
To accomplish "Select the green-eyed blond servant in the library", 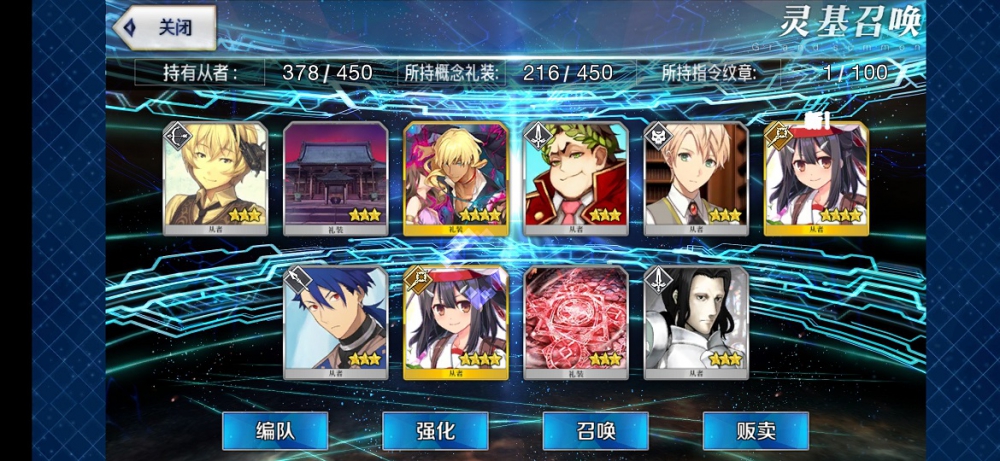I will (695, 177).
